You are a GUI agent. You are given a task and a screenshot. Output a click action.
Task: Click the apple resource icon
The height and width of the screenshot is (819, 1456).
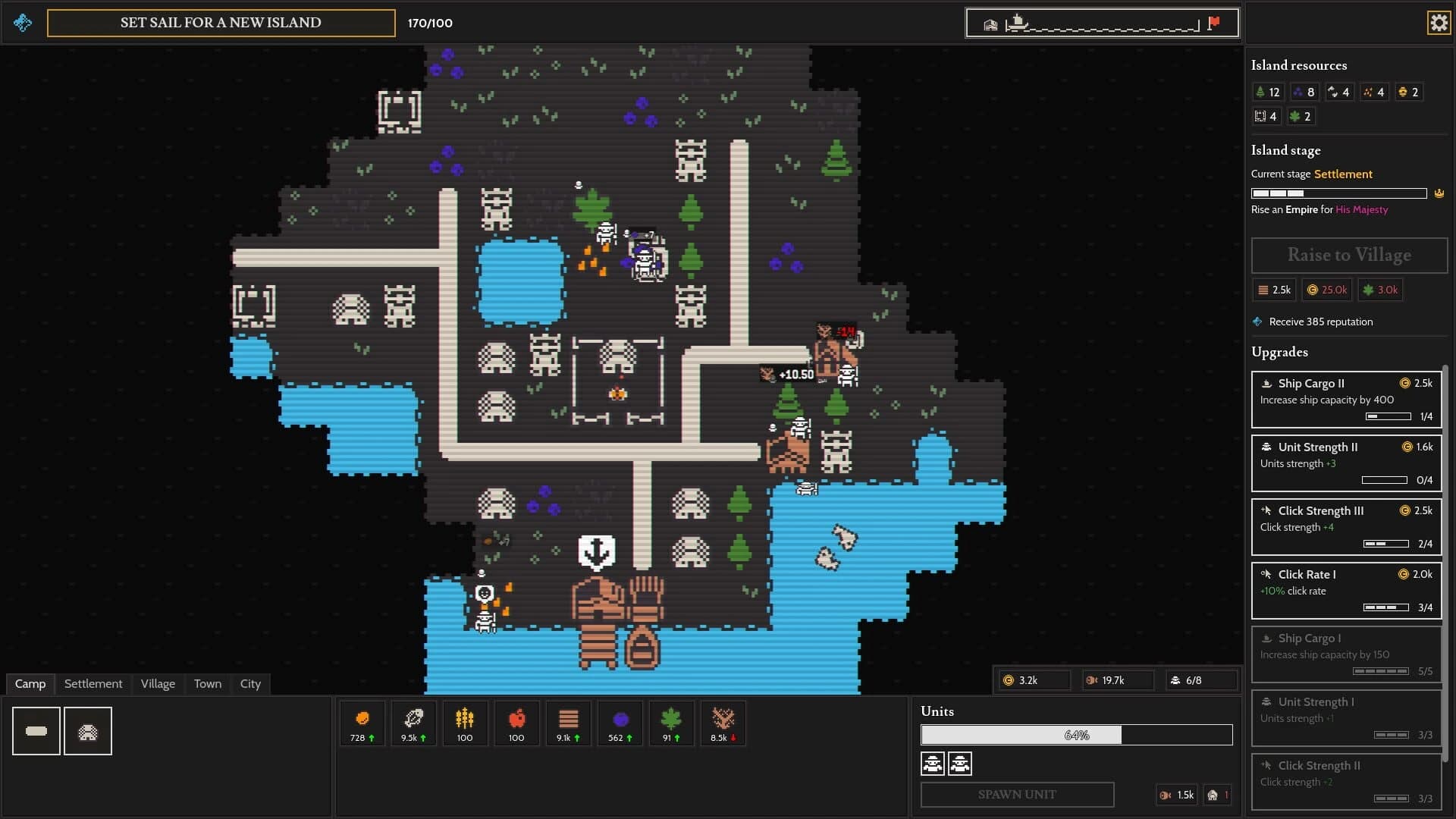tap(516, 717)
